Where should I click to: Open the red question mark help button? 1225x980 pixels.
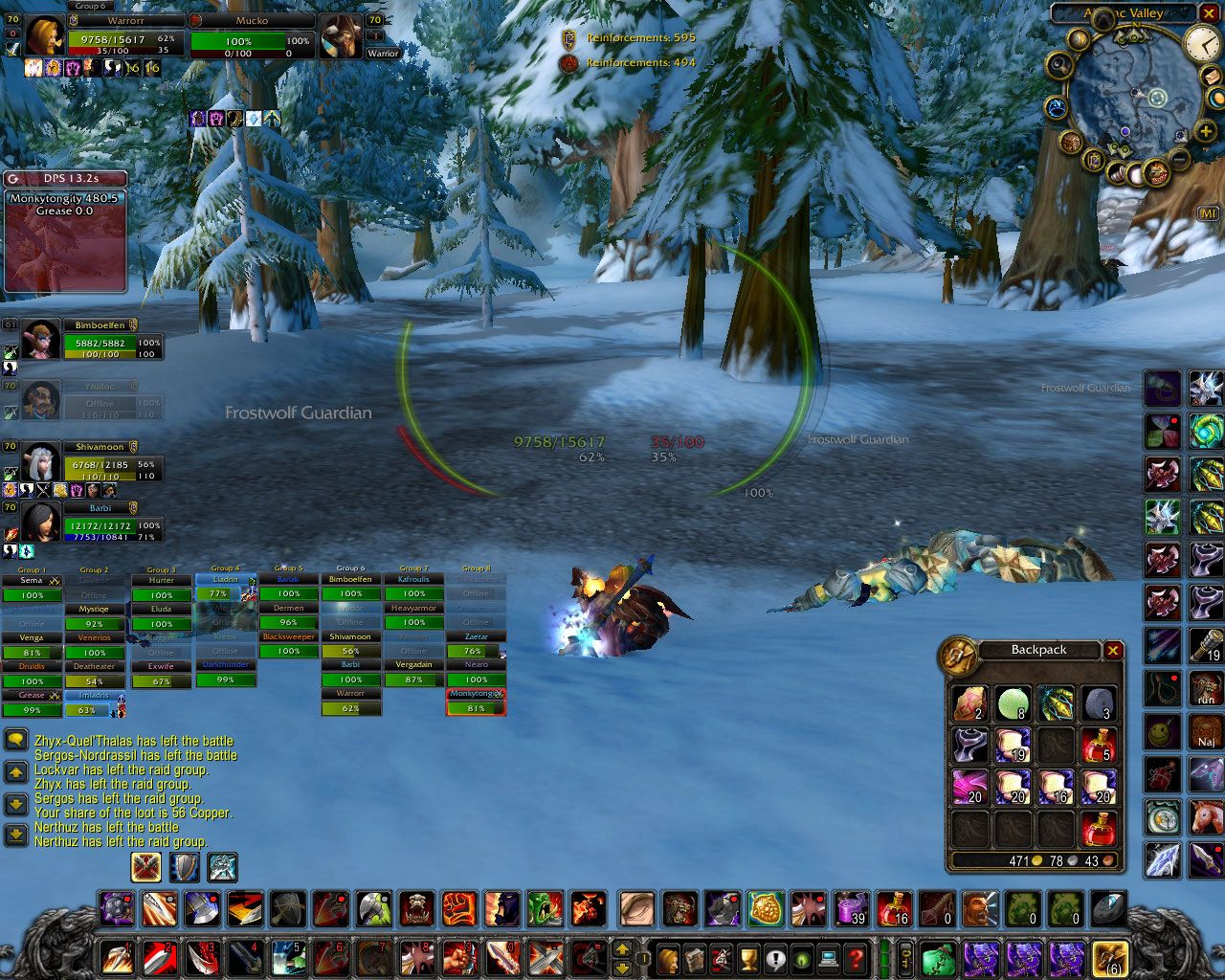(x=857, y=958)
